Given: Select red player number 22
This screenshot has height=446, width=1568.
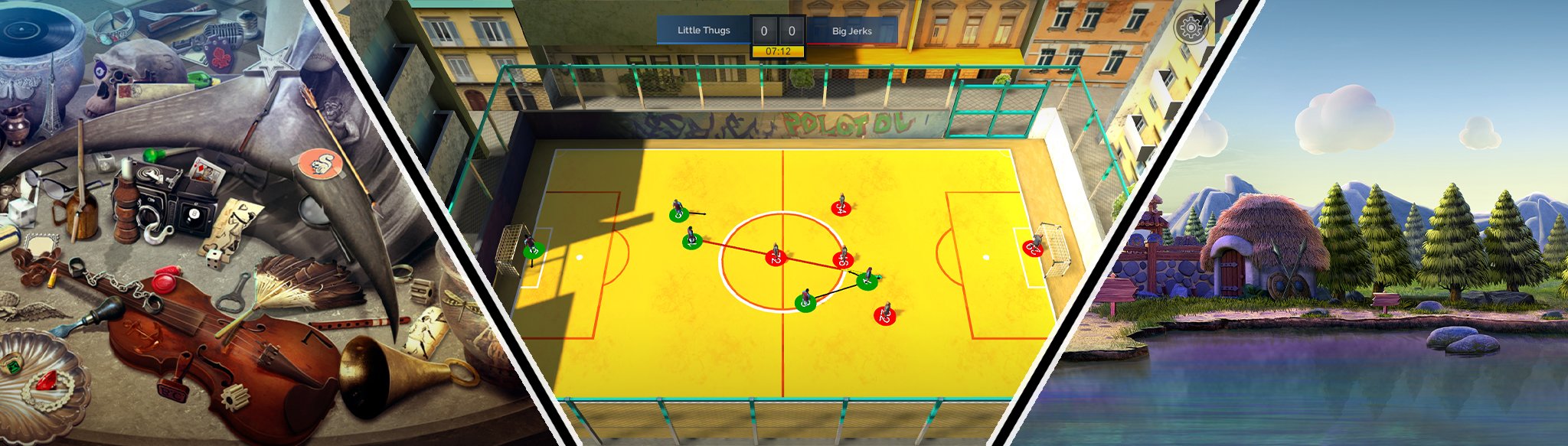Looking at the screenshot, I should coord(884,314).
